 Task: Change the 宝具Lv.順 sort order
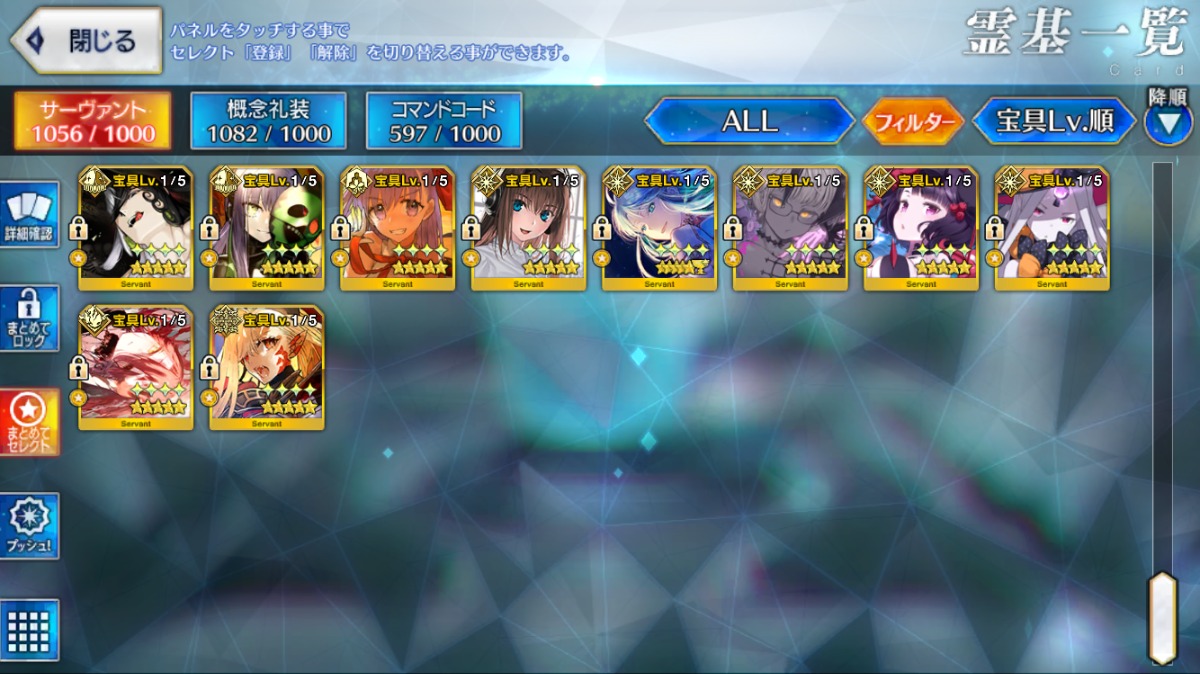(x=1054, y=122)
